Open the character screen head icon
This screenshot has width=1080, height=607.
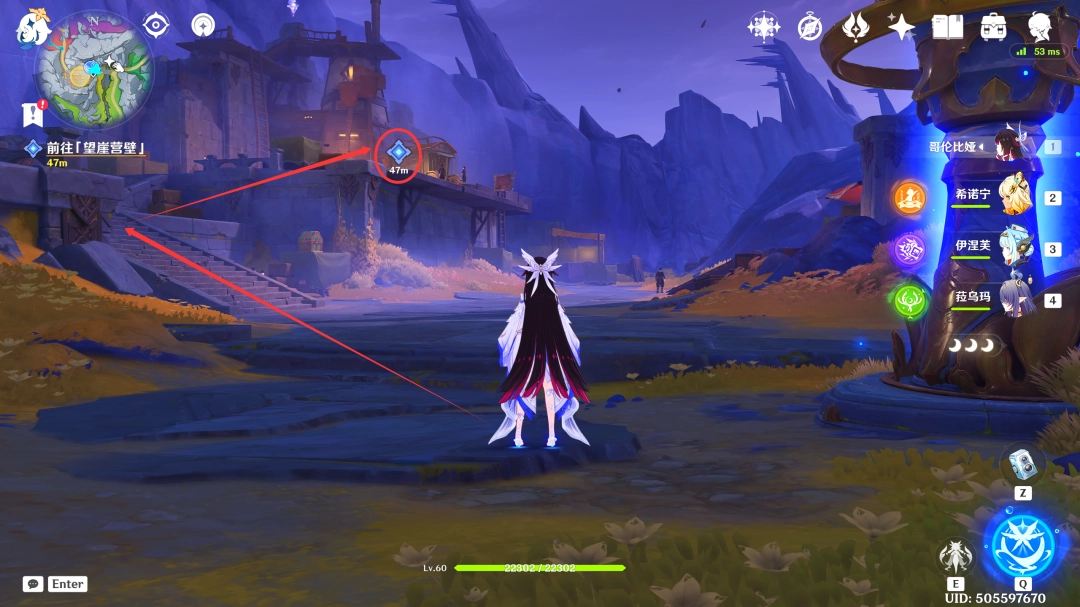(x=1040, y=25)
